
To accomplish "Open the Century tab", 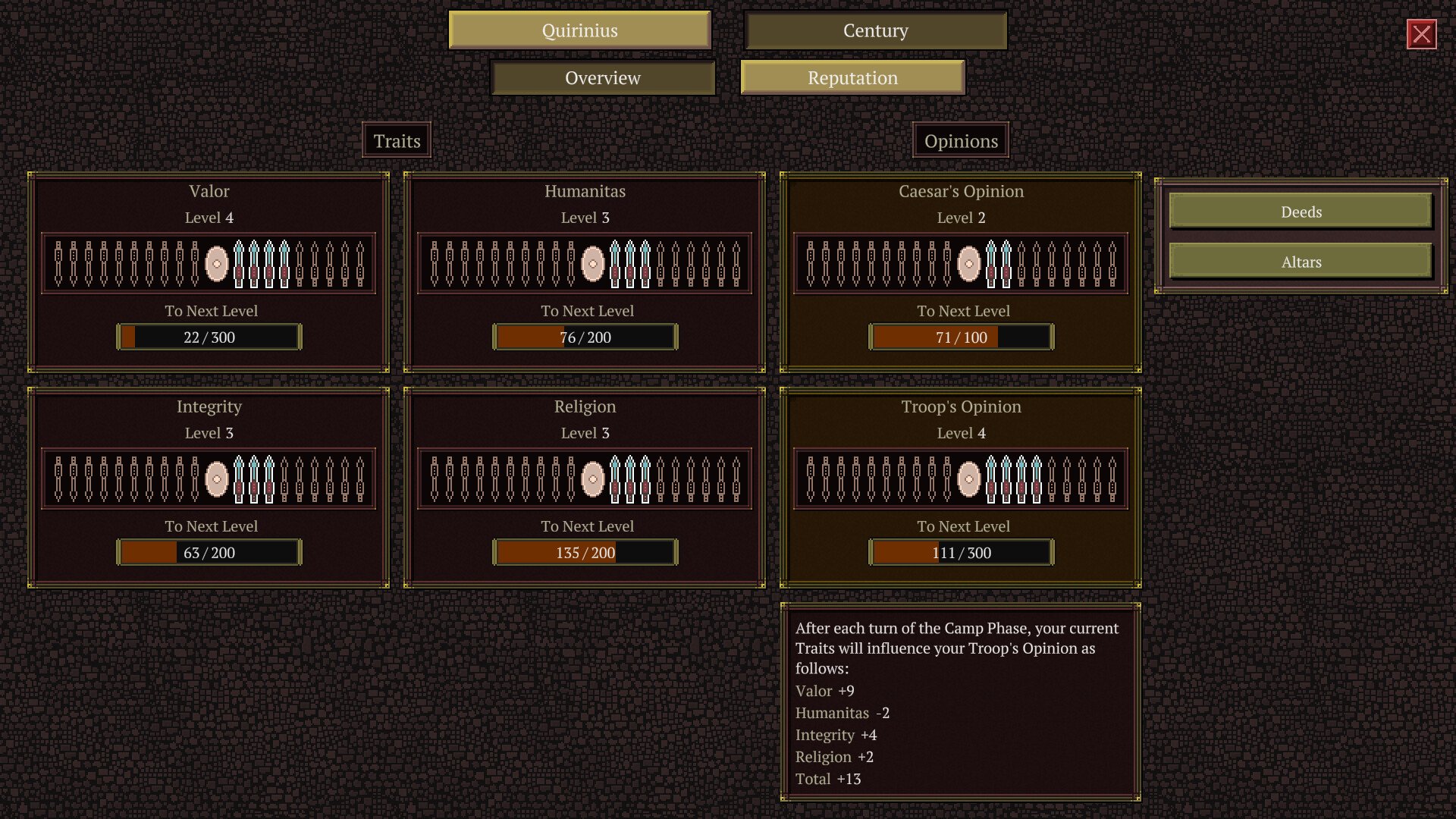I will coord(875,30).
